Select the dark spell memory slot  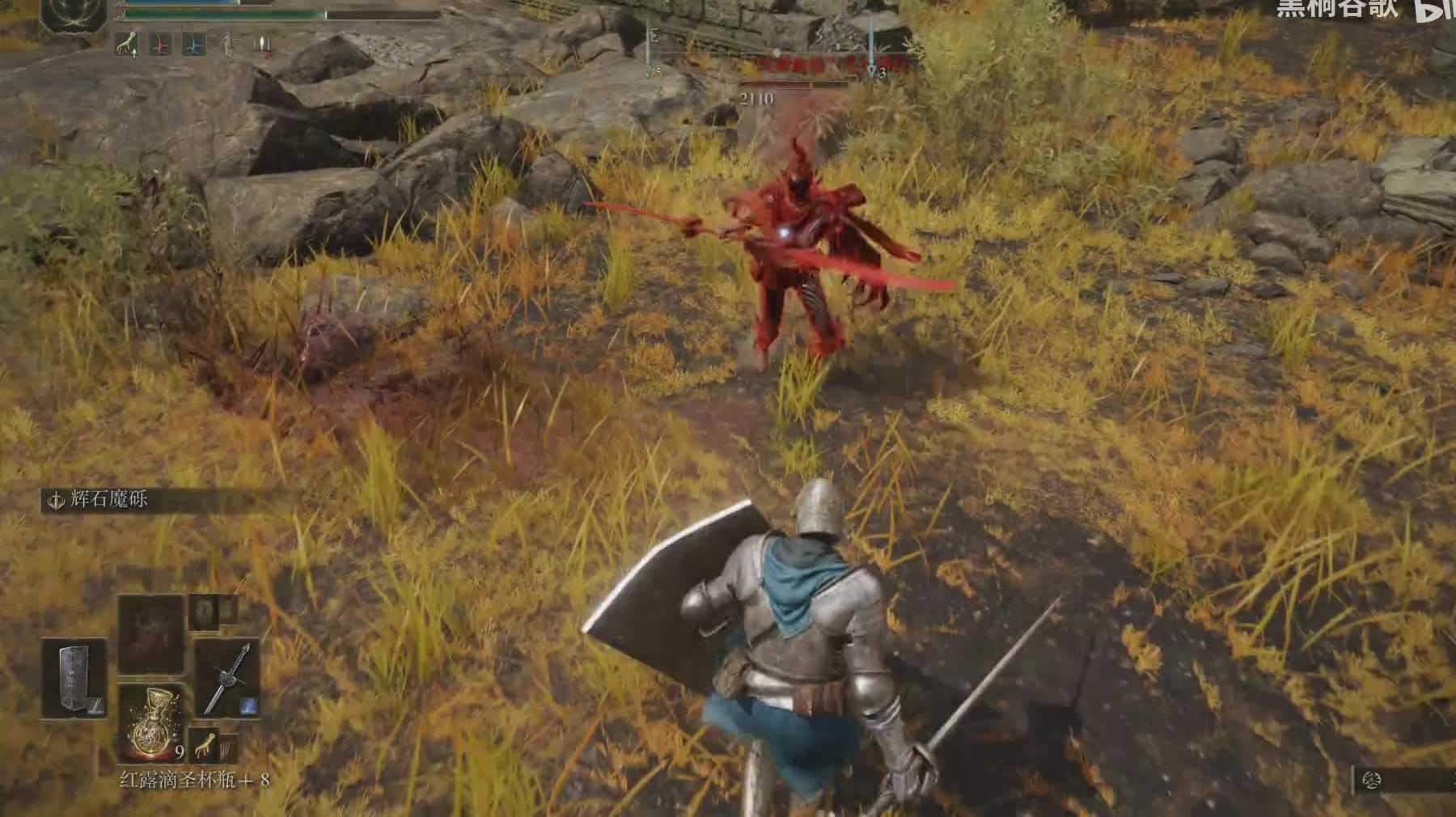click(x=151, y=633)
